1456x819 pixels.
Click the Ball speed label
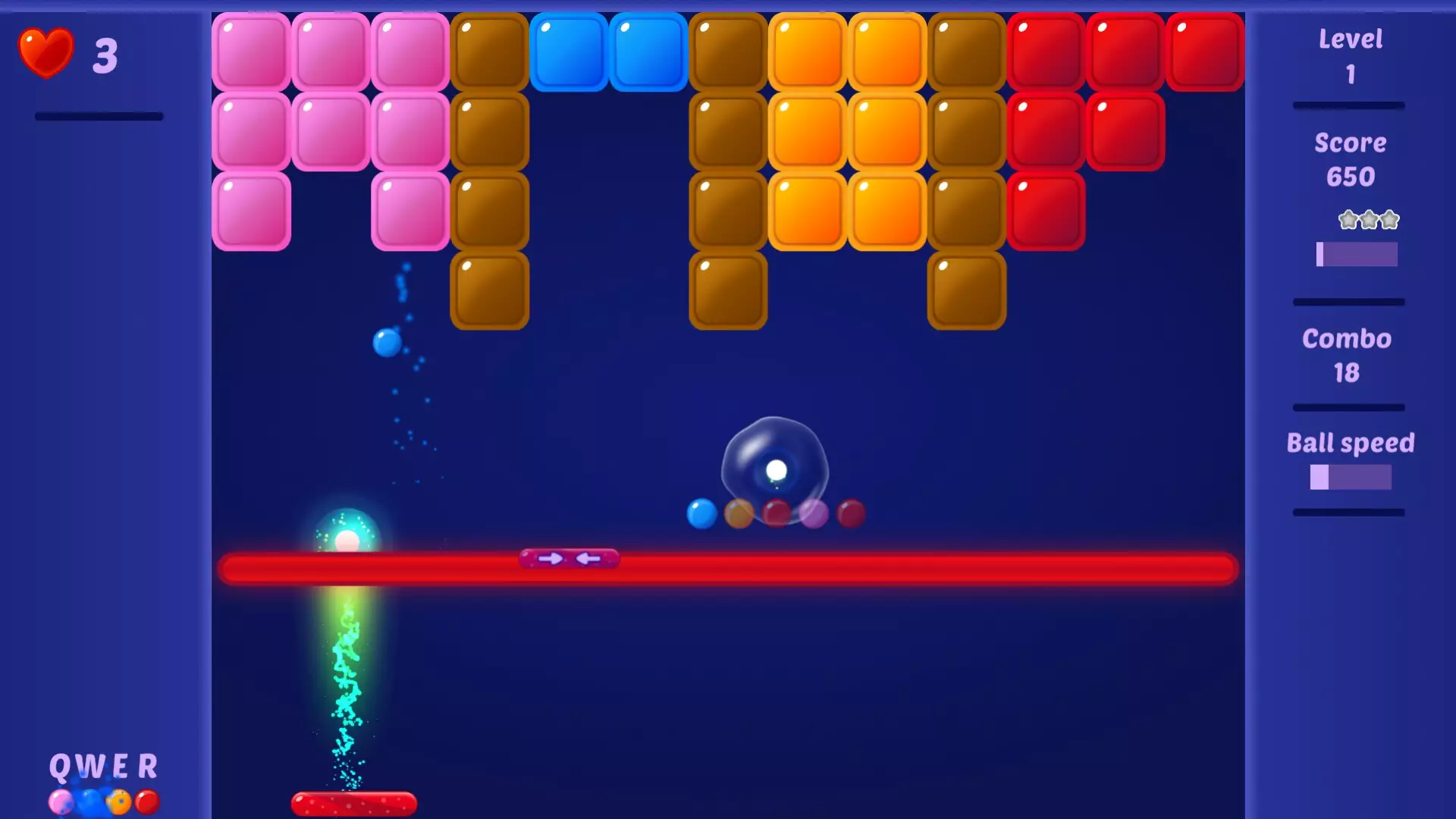[x=1351, y=442]
